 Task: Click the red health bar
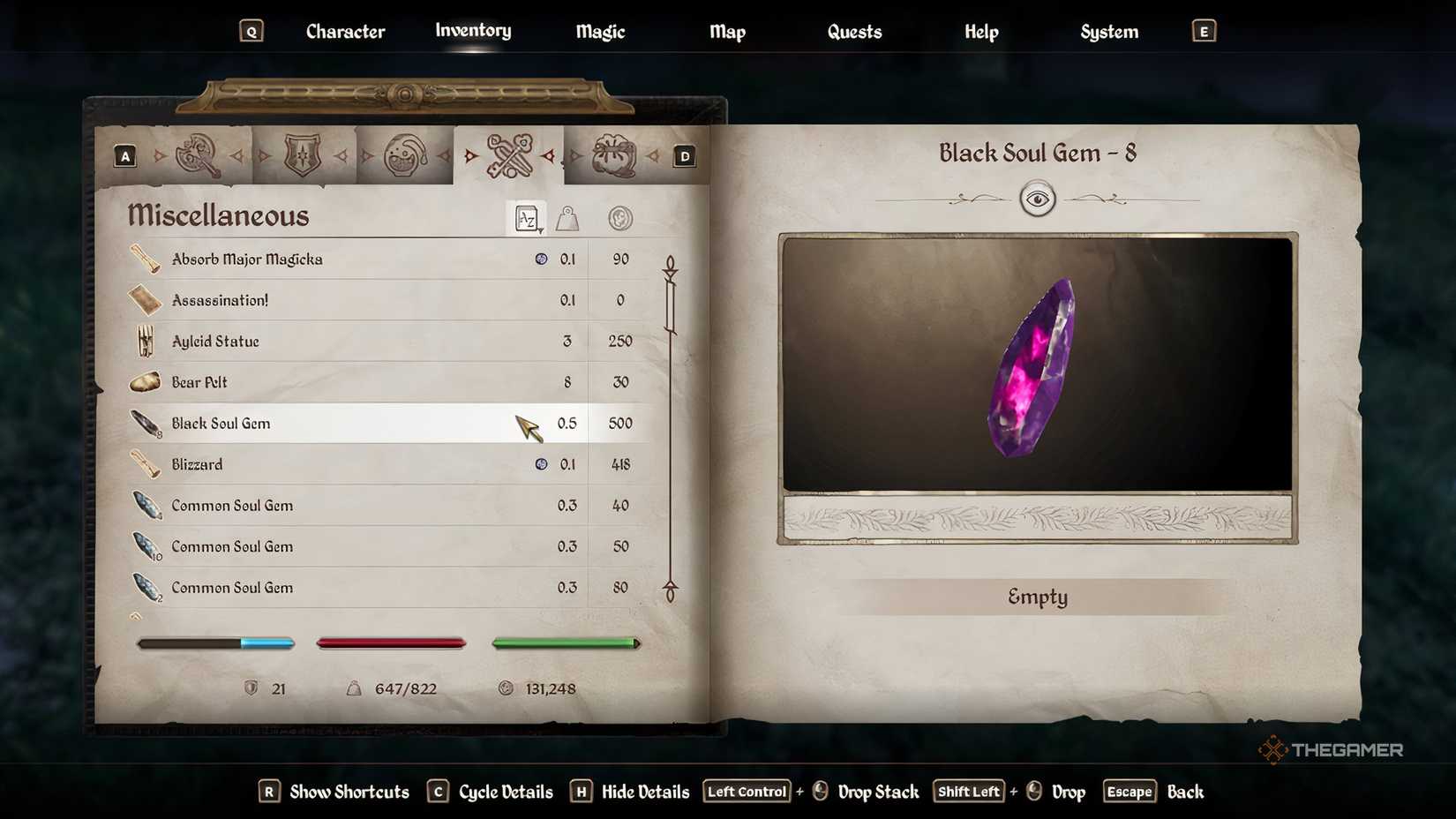(391, 642)
